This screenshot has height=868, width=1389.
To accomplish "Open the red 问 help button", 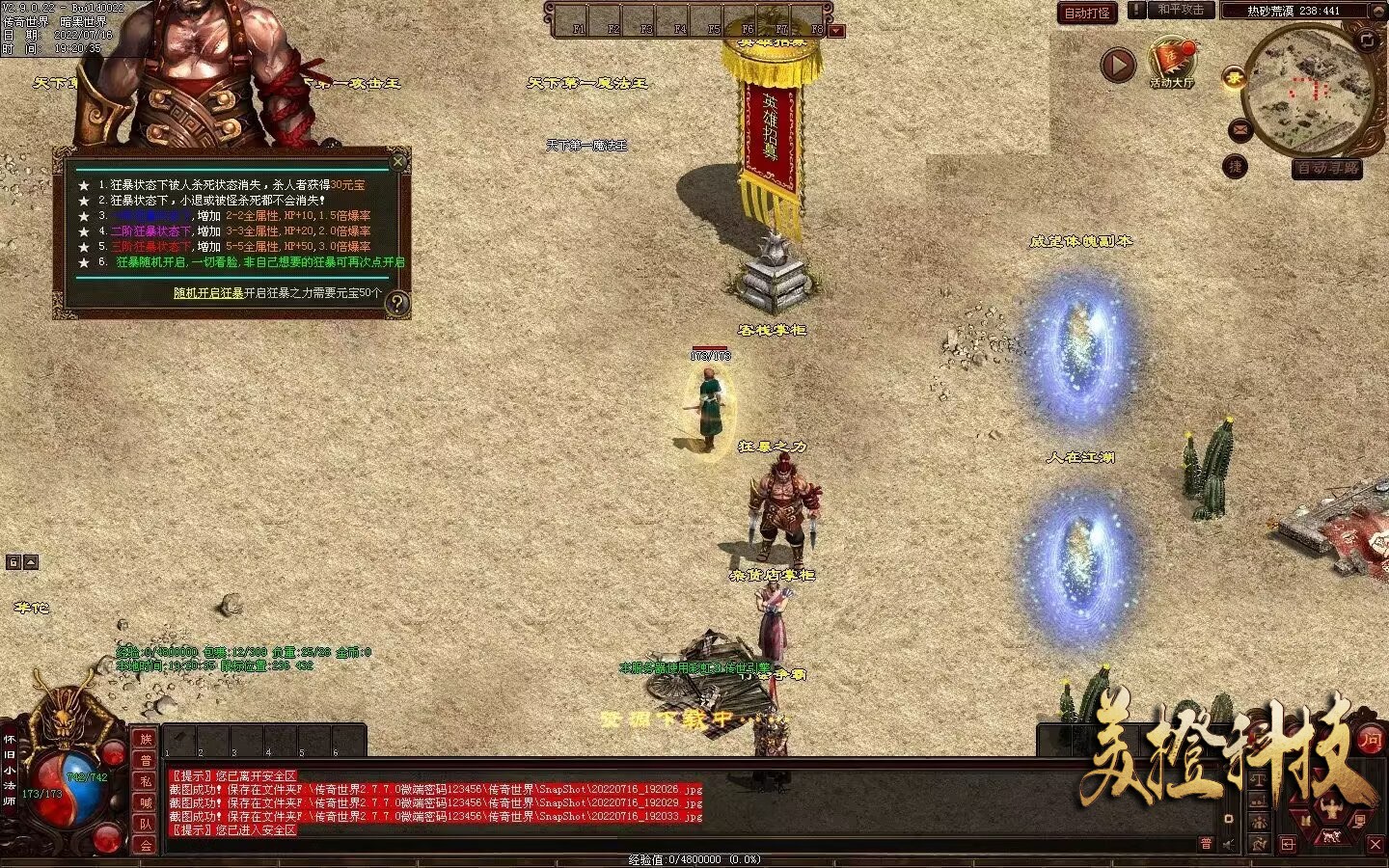I will (x=1371, y=740).
